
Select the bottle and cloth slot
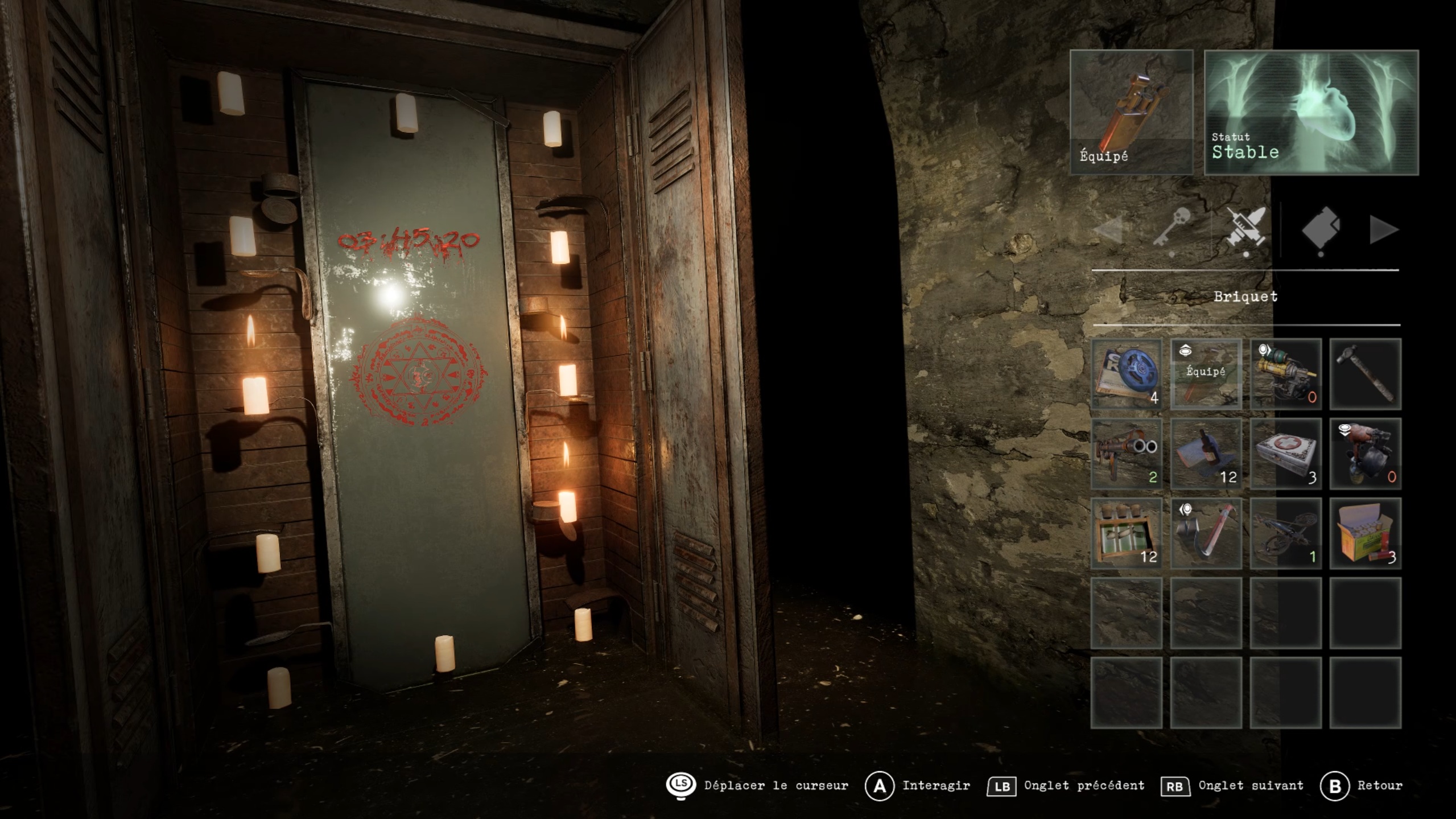pos(1206,454)
